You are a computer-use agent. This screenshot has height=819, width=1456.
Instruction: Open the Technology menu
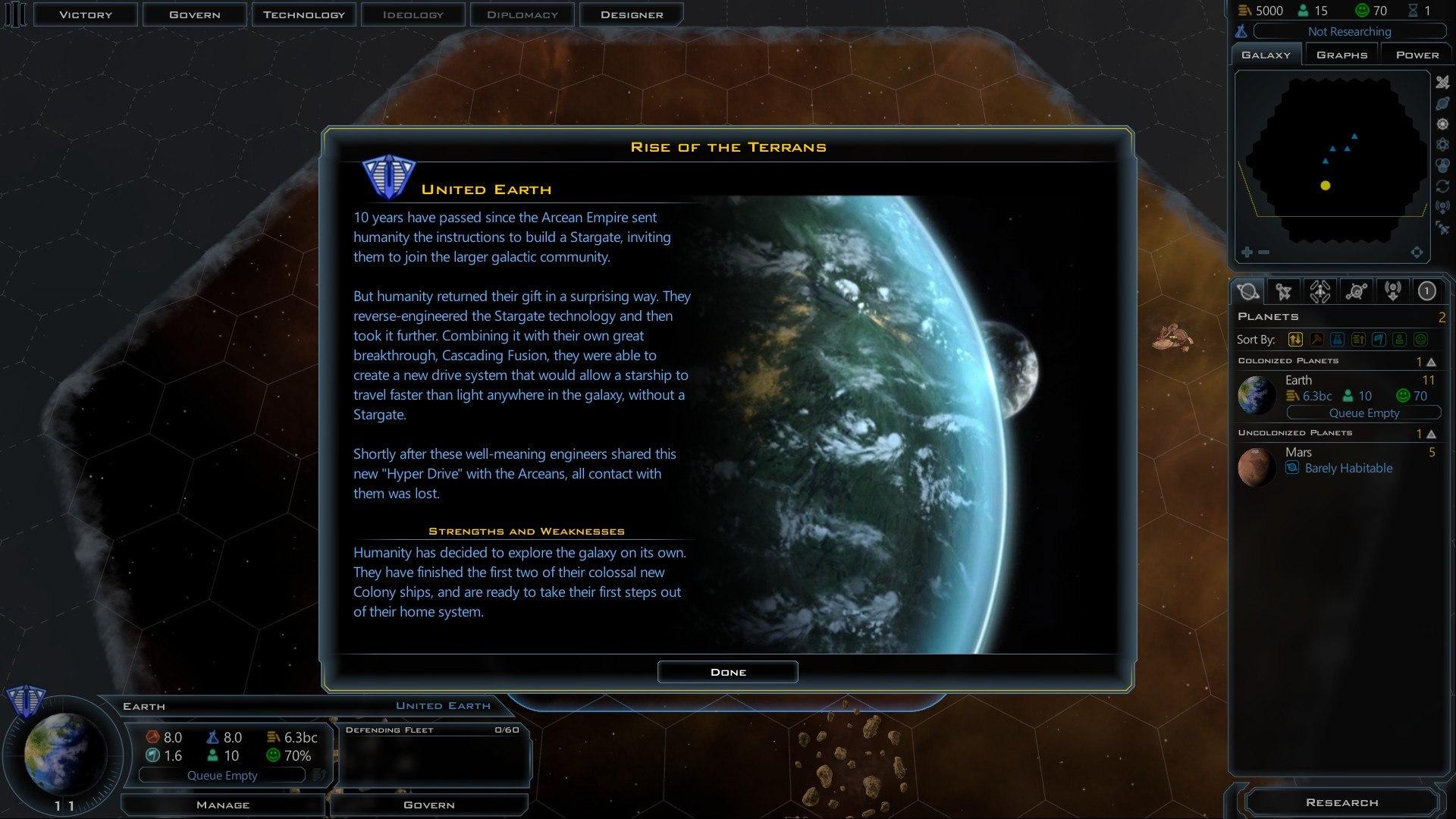(303, 14)
